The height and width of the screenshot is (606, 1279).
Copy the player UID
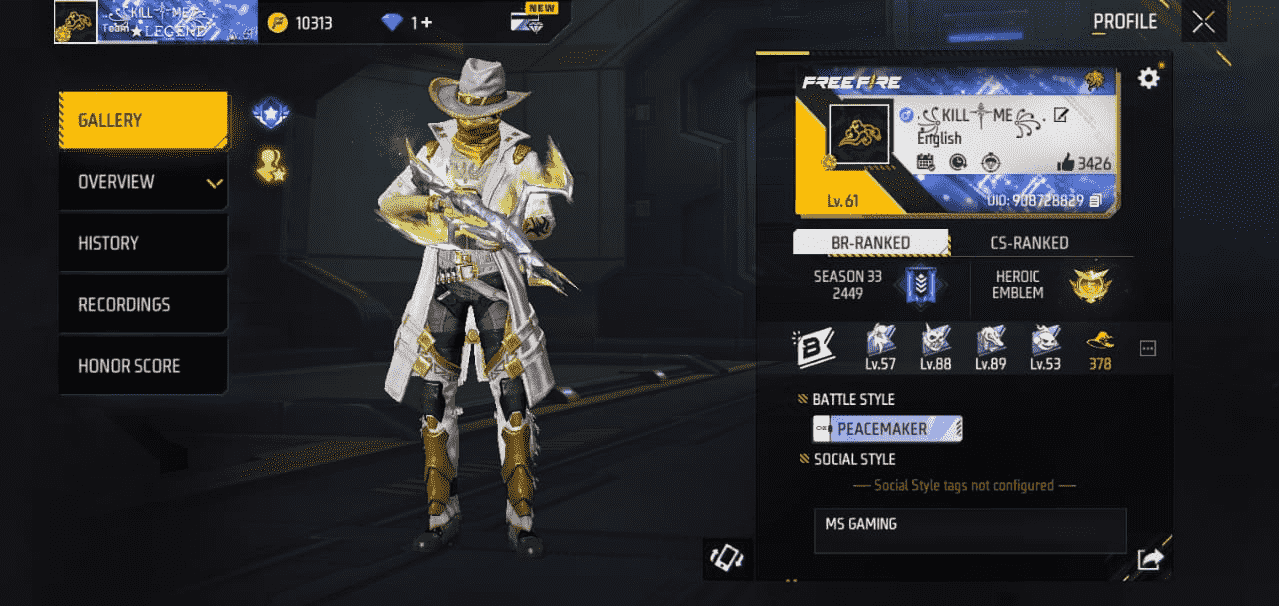tap(1095, 201)
